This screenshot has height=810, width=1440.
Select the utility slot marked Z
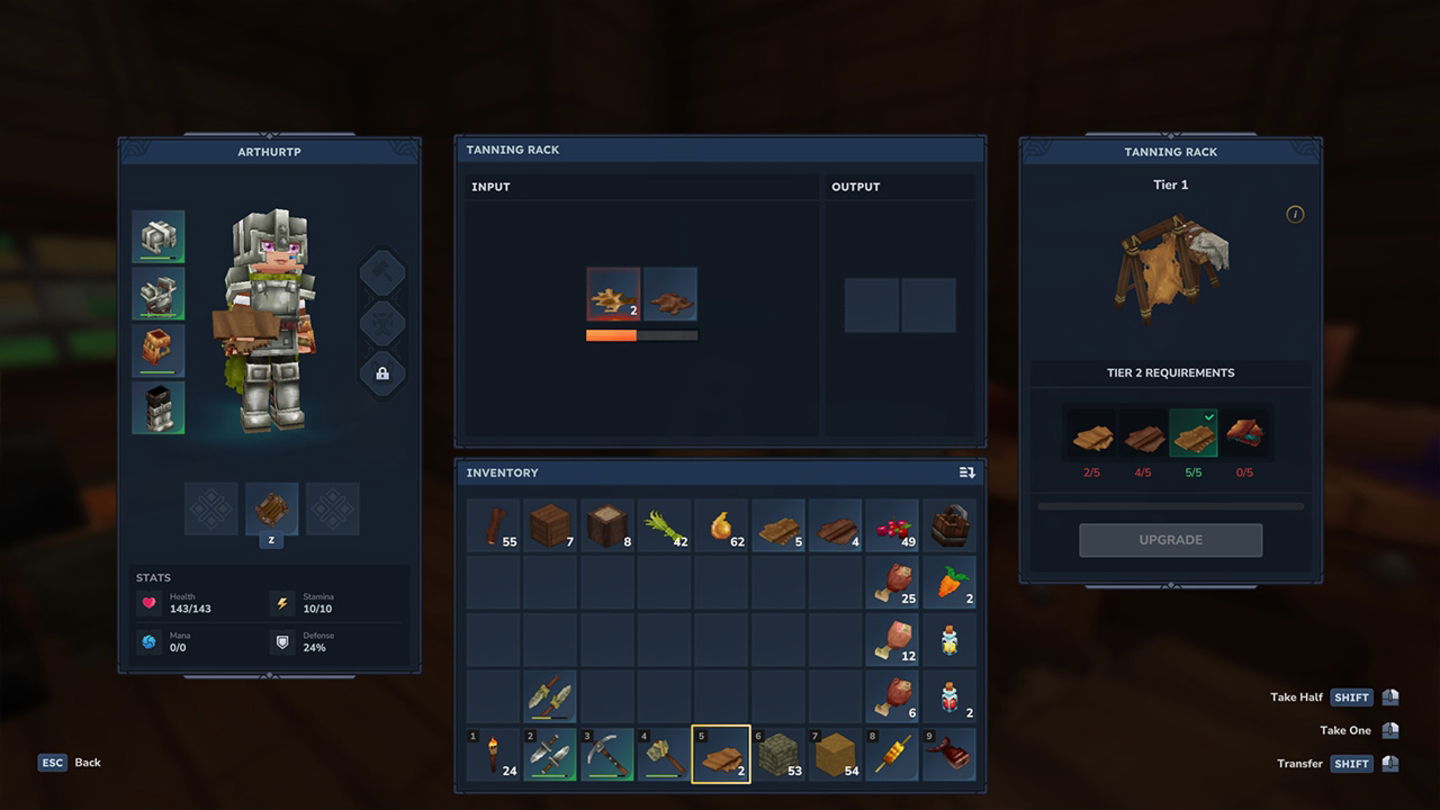[271, 509]
